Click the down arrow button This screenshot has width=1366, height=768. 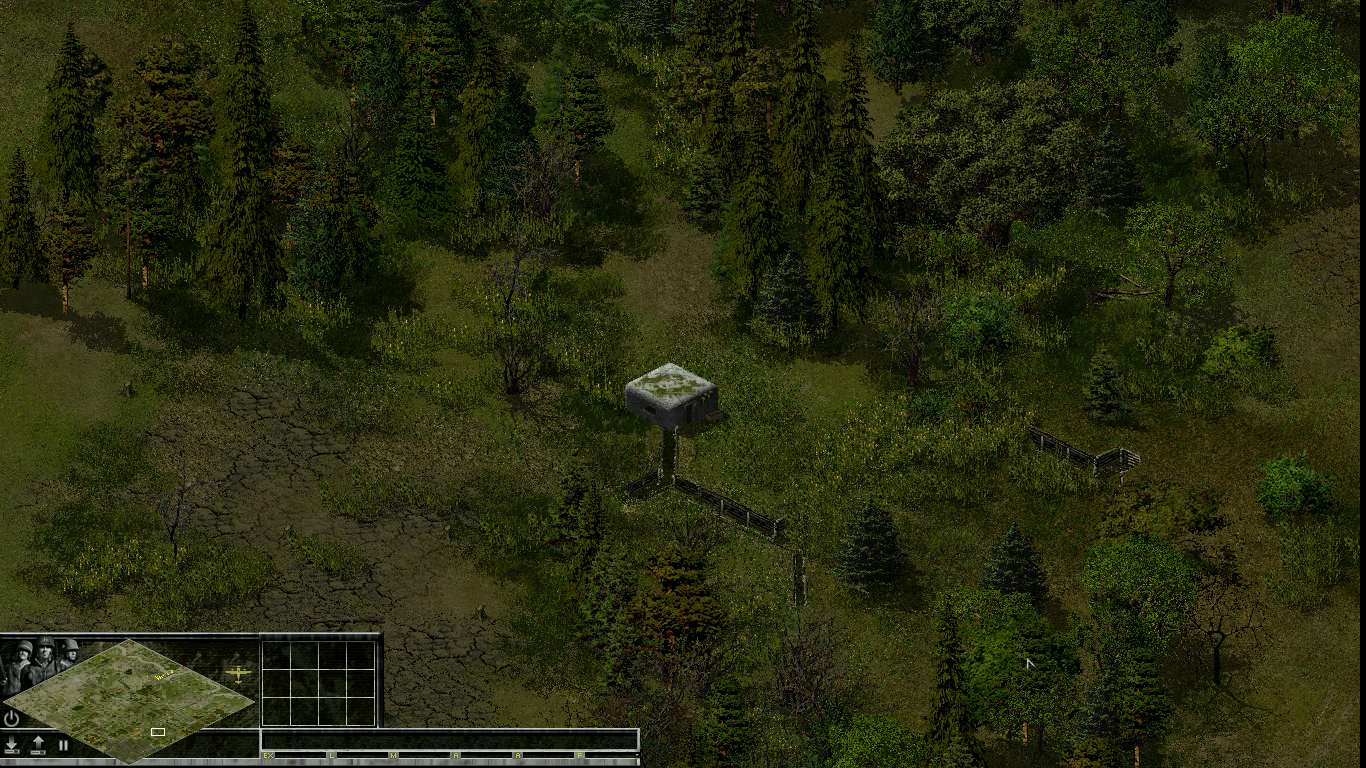(12, 745)
